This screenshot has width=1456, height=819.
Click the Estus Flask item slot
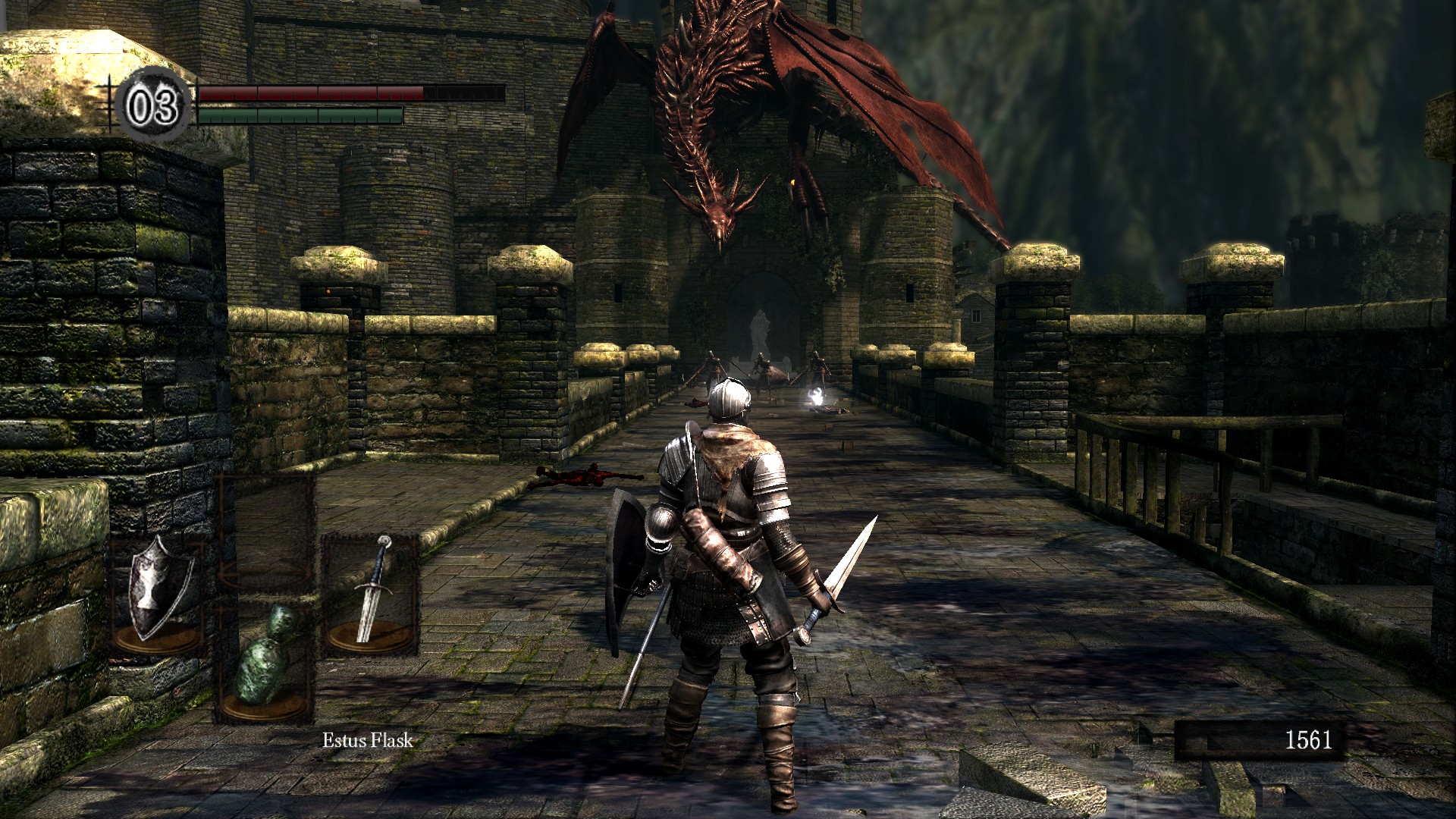265,658
